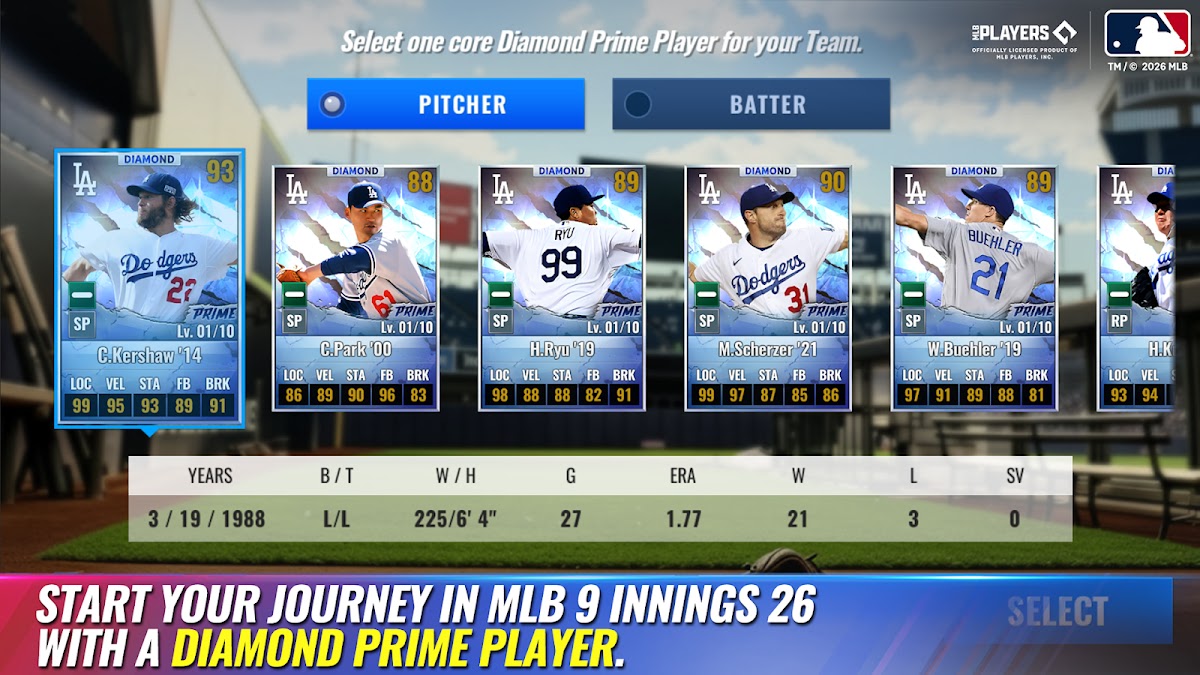Choose the W.Buehler '19 card
Viewport: 1200px width, 675px height.
pyautogui.click(x=974, y=288)
